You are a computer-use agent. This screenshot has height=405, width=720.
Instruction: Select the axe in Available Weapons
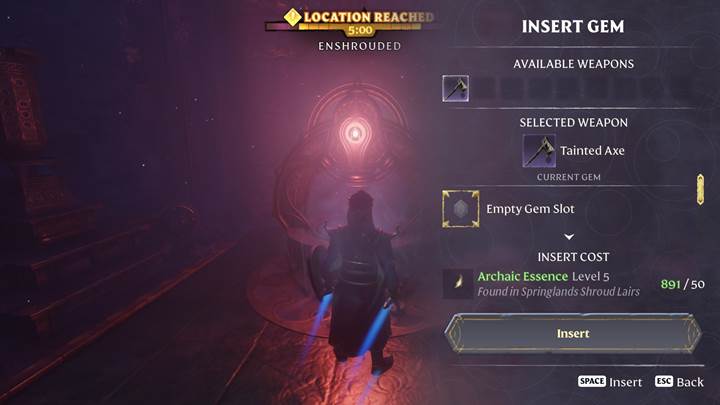point(456,89)
